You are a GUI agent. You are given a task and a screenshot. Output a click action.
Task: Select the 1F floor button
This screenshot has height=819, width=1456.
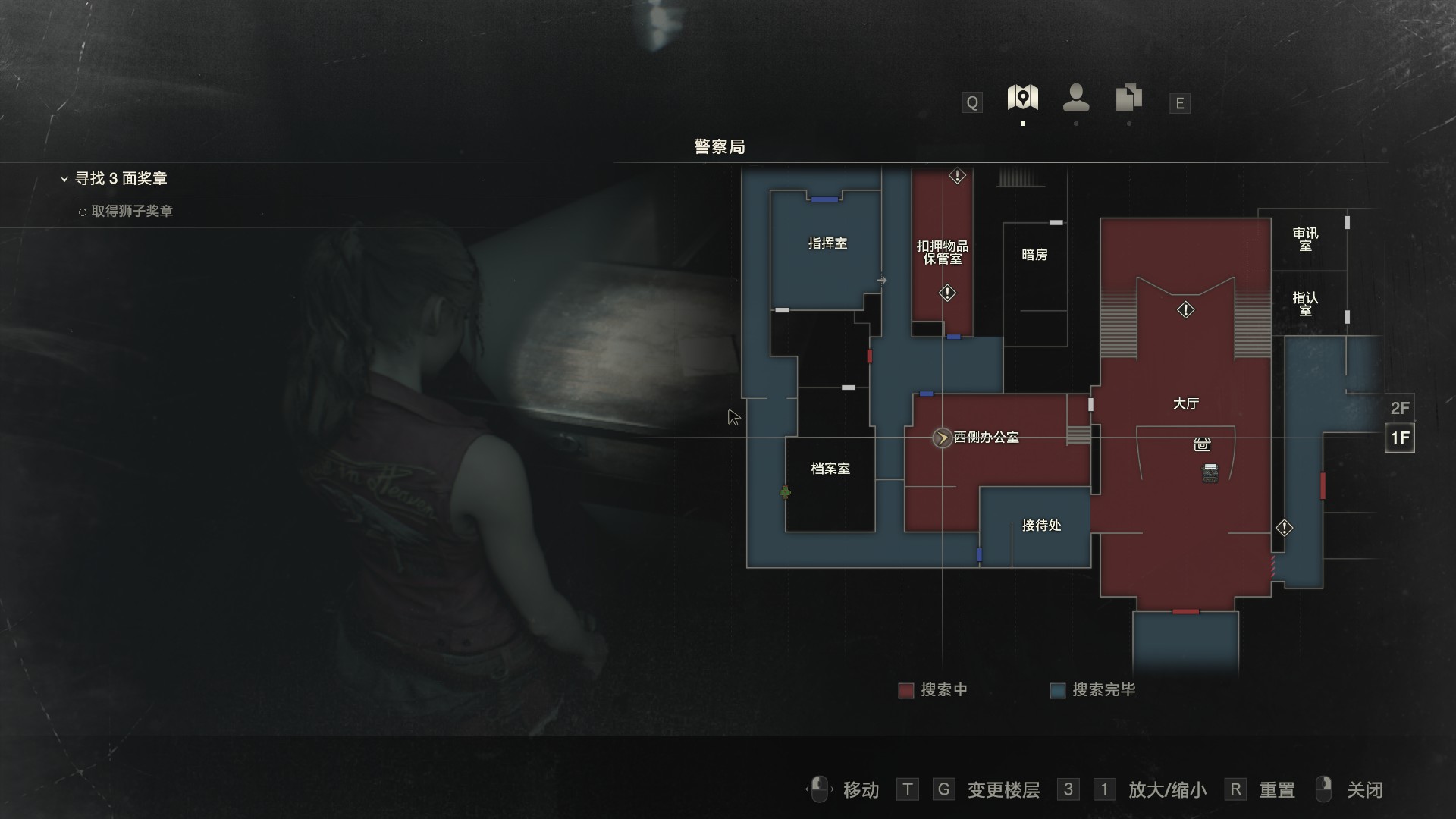pyautogui.click(x=1399, y=438)
